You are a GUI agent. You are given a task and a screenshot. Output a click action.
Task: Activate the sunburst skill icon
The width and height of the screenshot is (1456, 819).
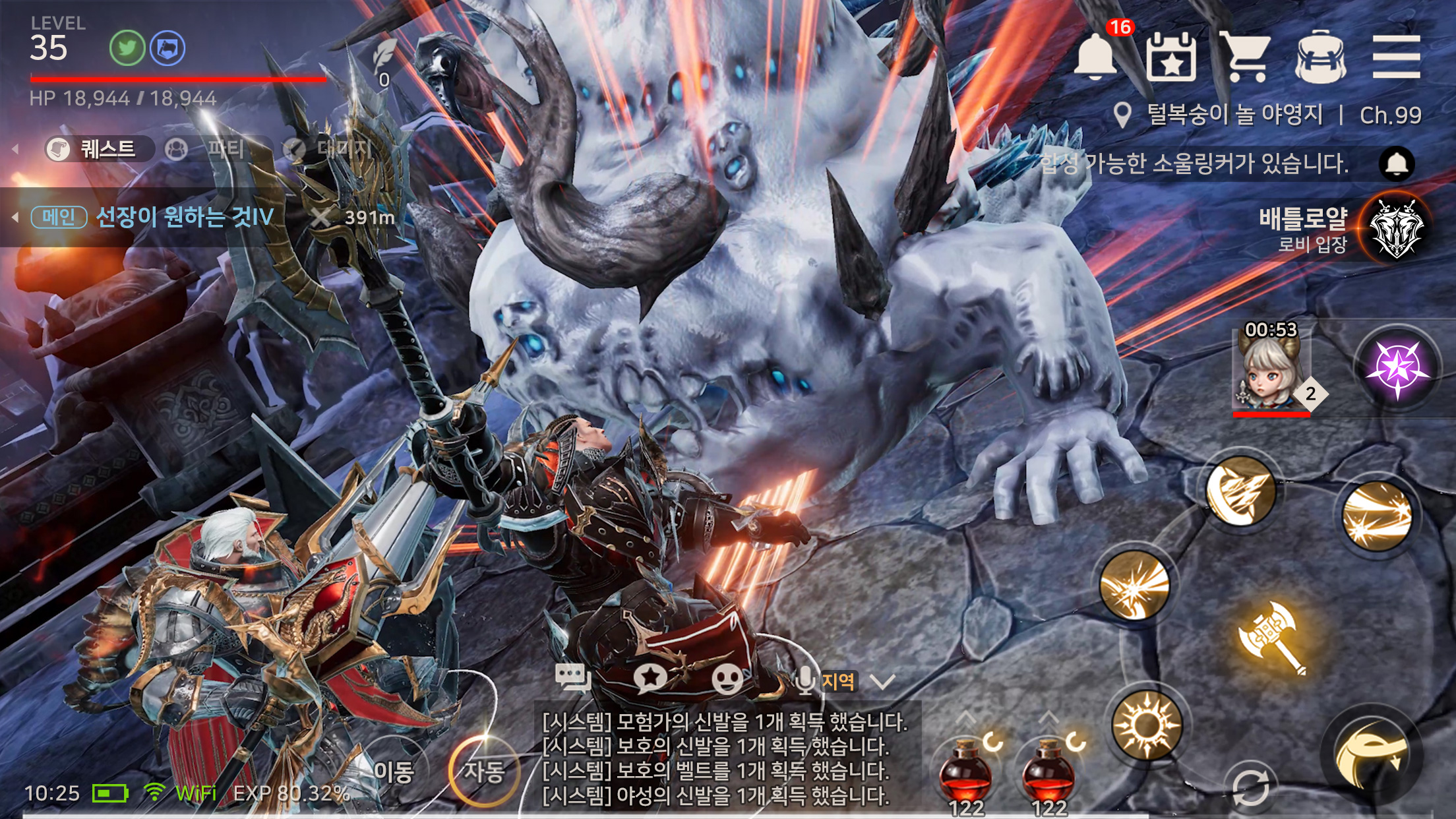click(x=1147, y=725)
